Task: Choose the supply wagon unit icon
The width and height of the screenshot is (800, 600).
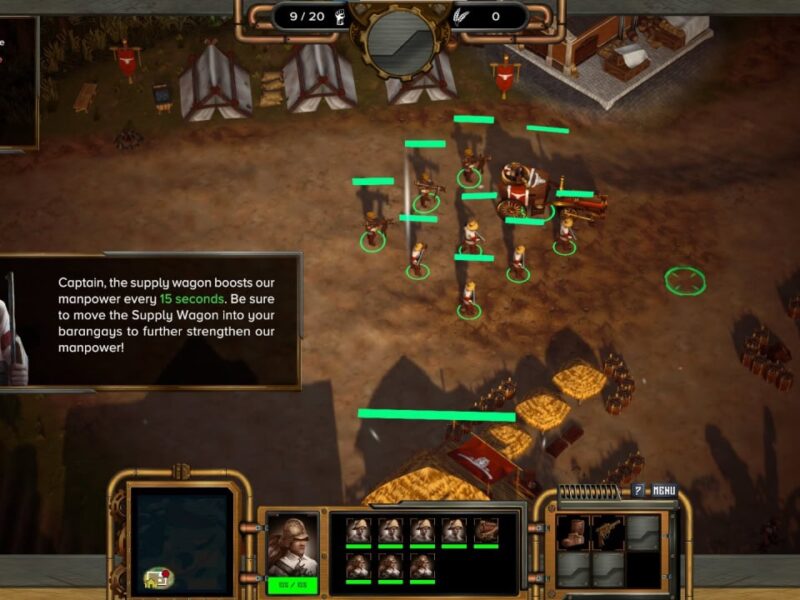Action: [486, 530]
